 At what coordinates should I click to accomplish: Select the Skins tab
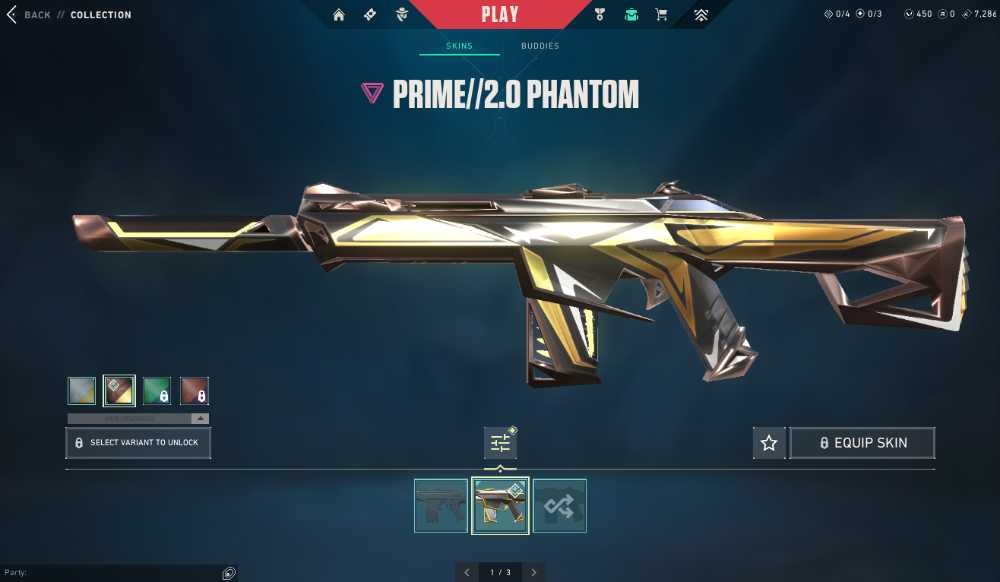pos(459,46)
